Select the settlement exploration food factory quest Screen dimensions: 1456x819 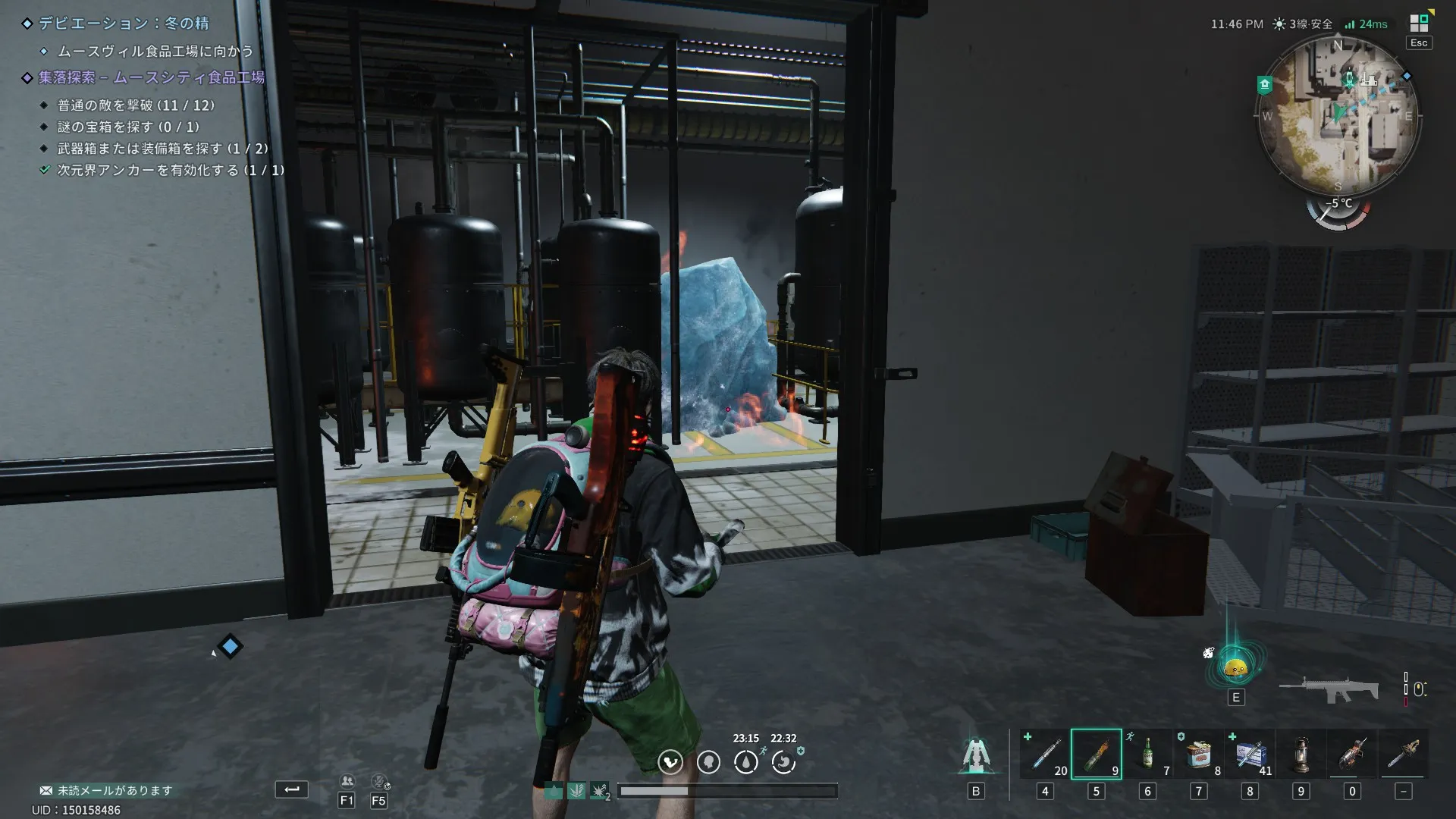[151, 77]
